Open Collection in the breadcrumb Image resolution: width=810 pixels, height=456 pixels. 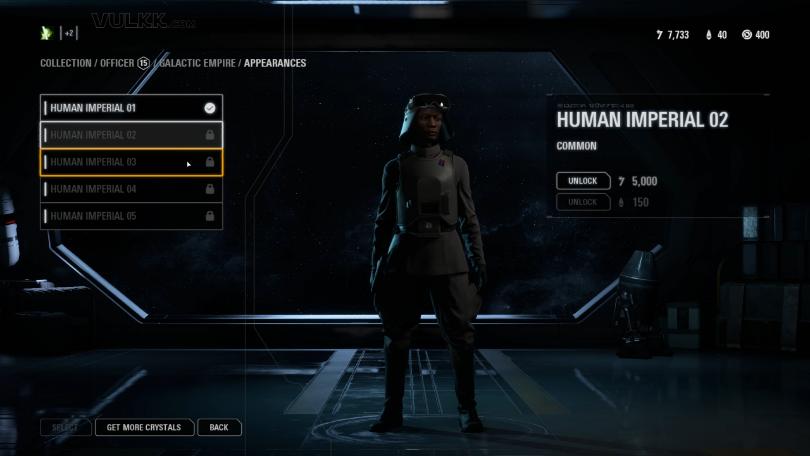click(65, 63)
